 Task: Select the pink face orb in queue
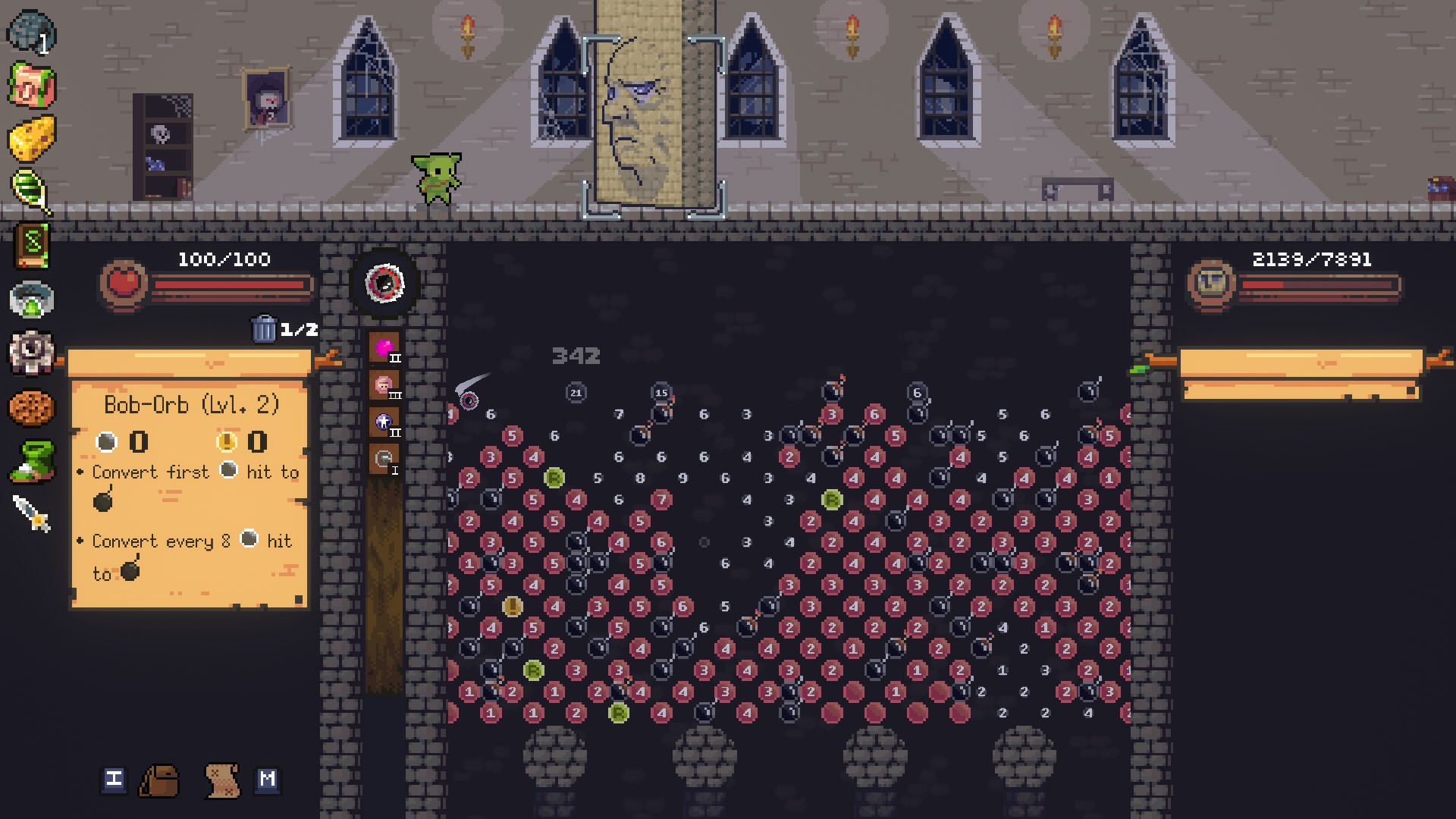(384, 385)
